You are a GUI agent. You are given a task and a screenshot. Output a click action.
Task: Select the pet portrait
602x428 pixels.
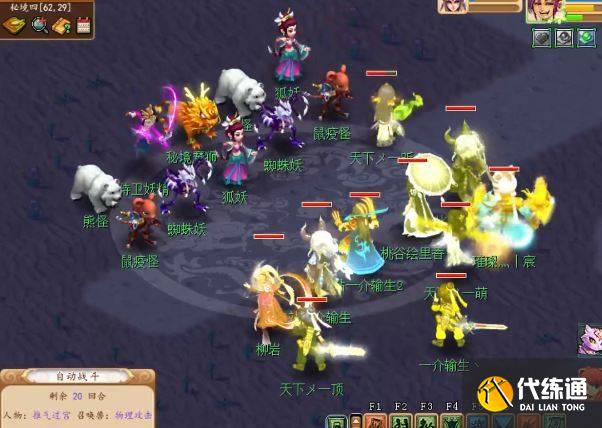(453, 7)
